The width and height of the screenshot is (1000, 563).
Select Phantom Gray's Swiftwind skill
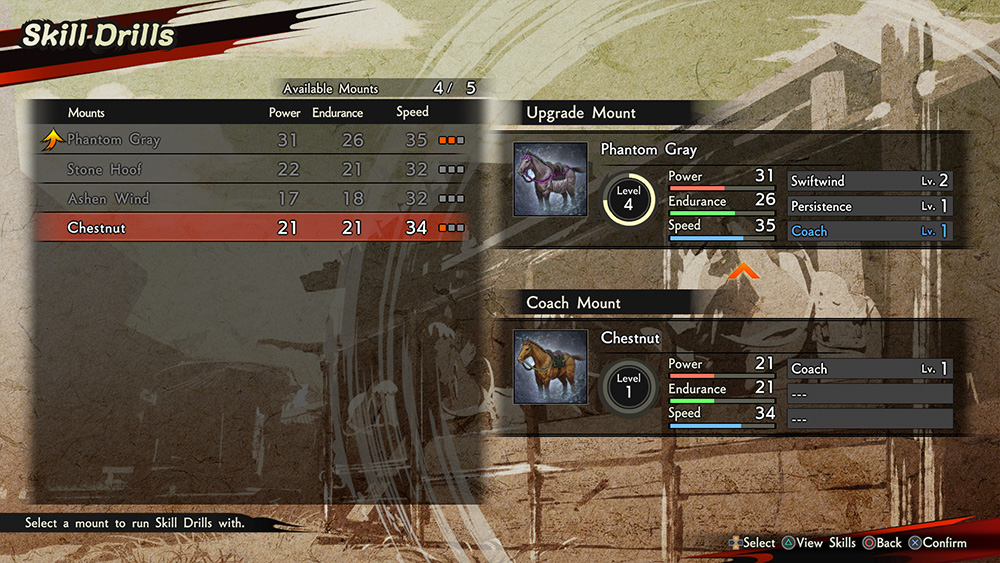click(x=870, y=181)
